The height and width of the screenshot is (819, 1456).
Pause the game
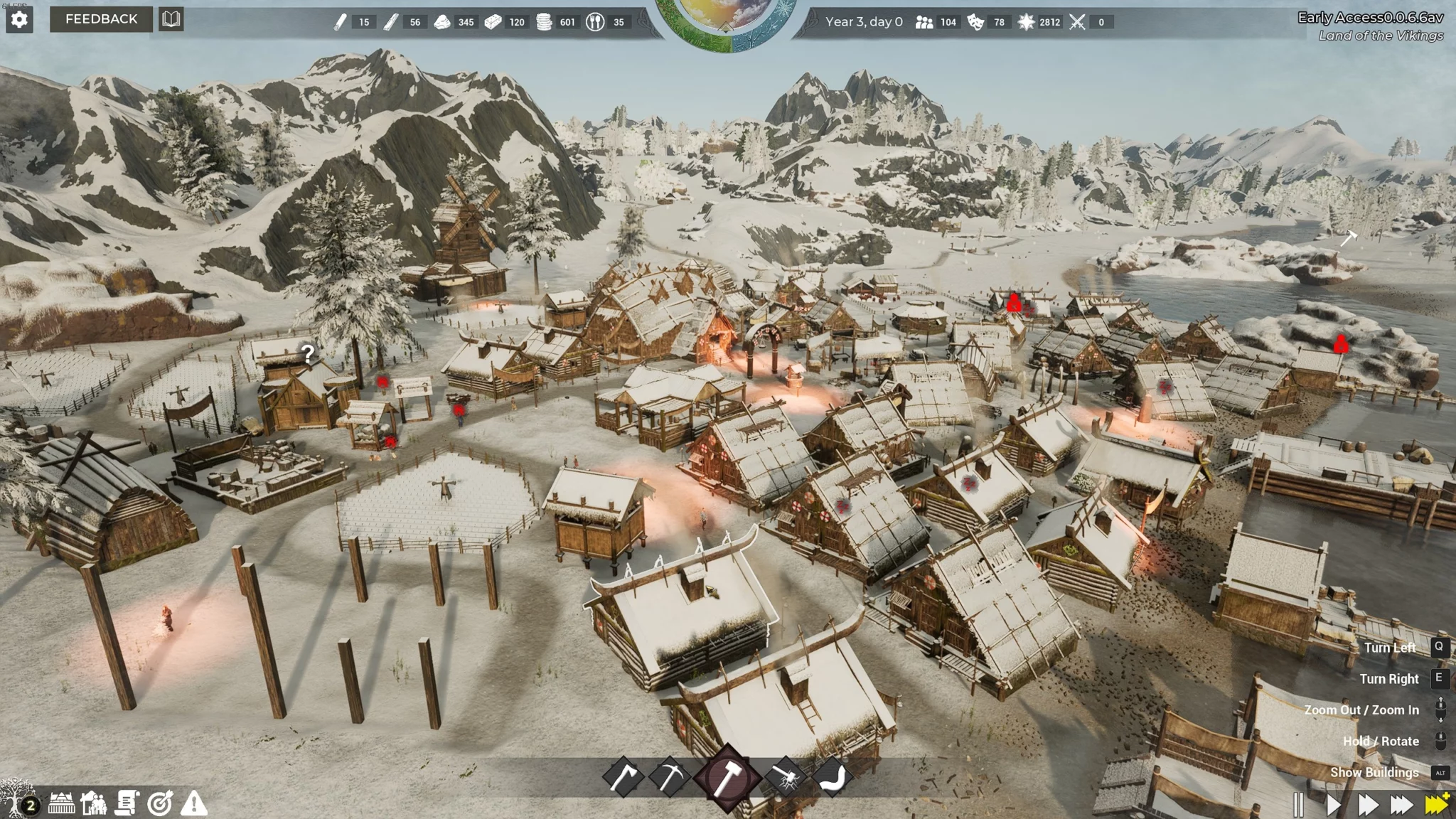coord(1298,804)
